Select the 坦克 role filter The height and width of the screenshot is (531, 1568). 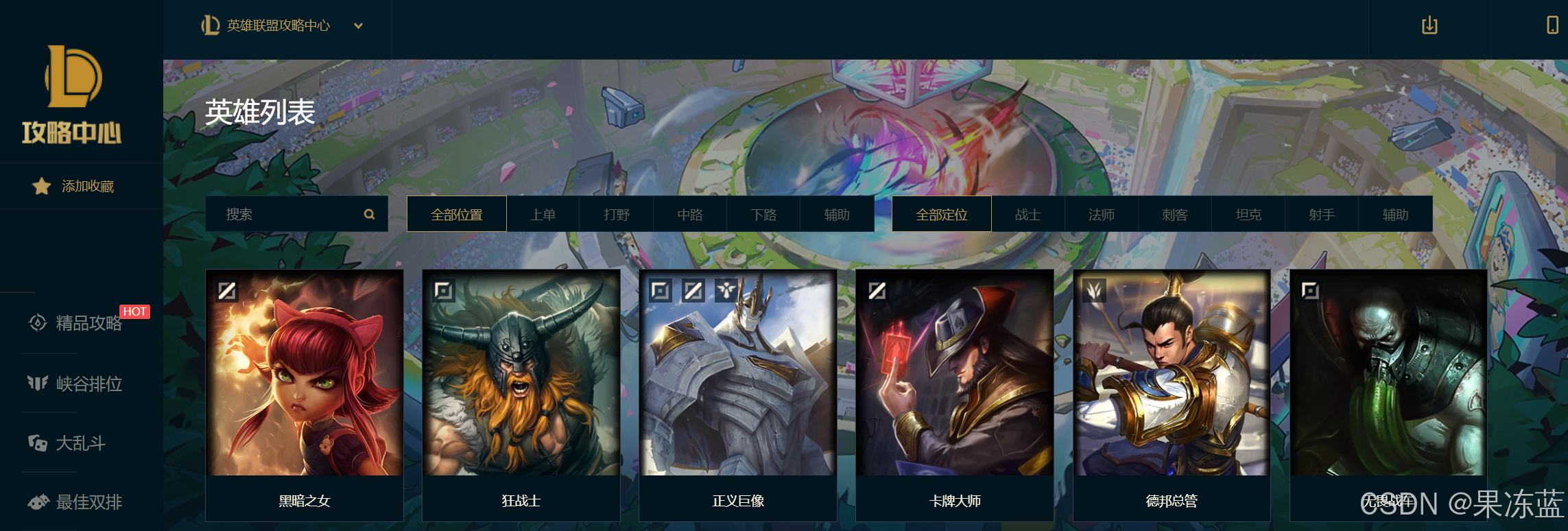1248,213
